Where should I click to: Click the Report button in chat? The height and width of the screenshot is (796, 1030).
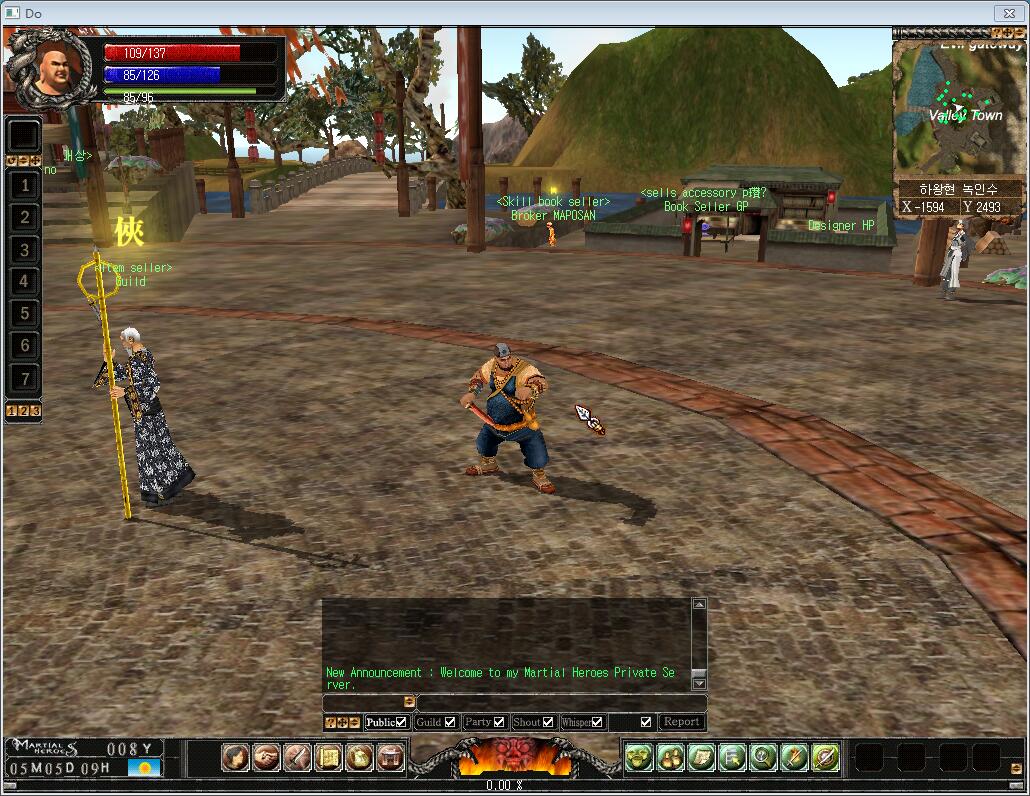point(681,722)
